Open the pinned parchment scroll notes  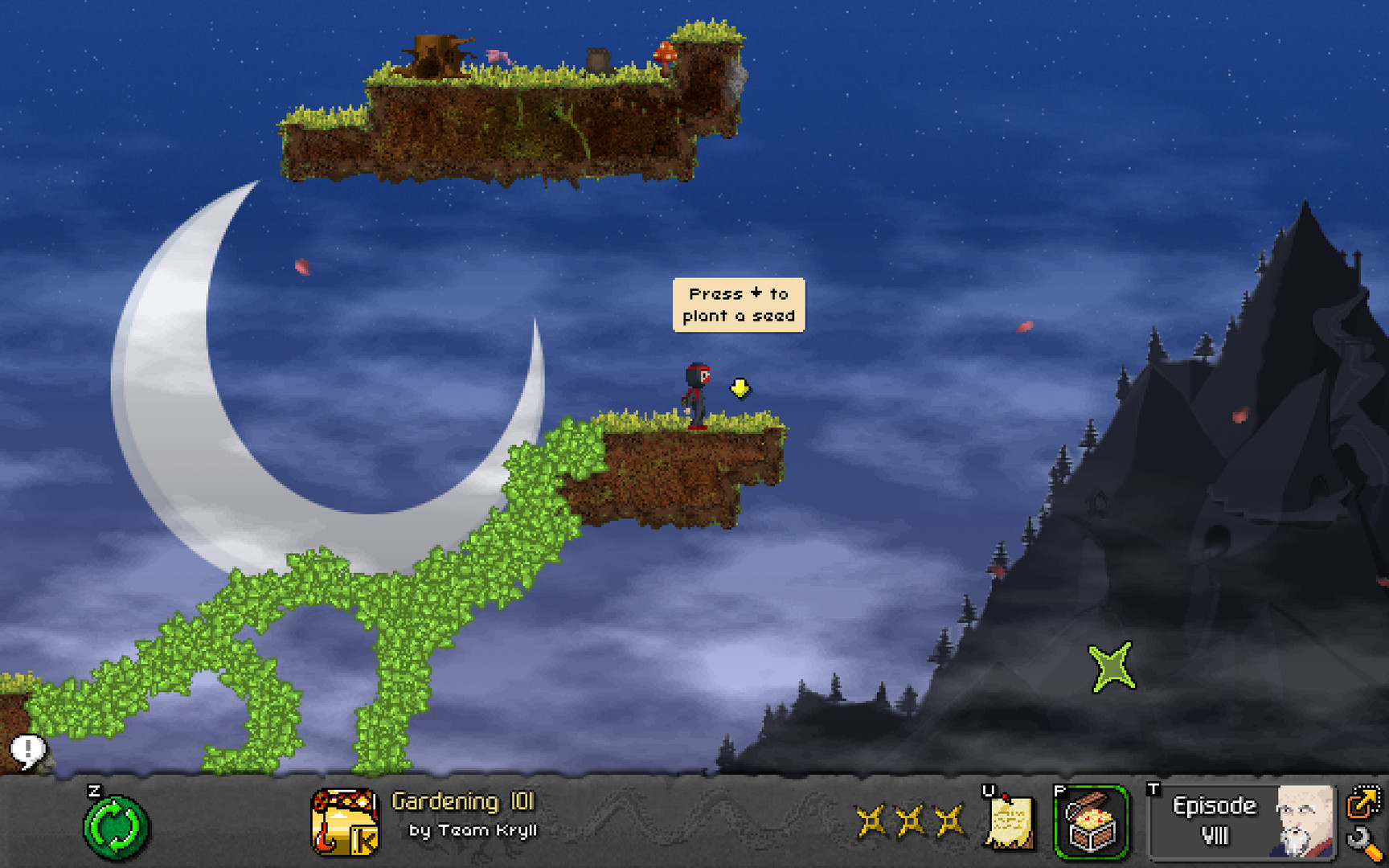1009,822
